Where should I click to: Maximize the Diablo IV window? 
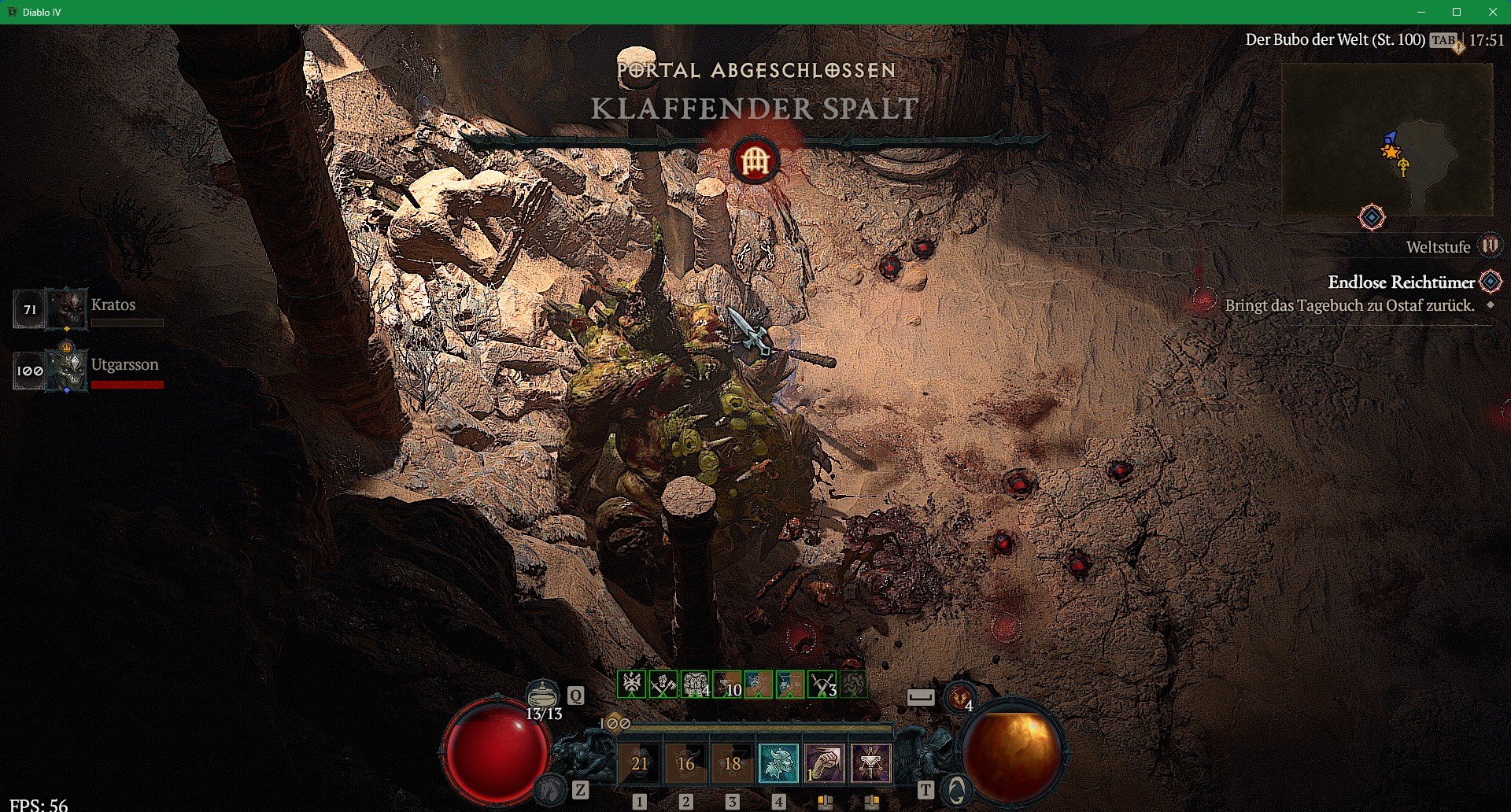[1457, 12]
